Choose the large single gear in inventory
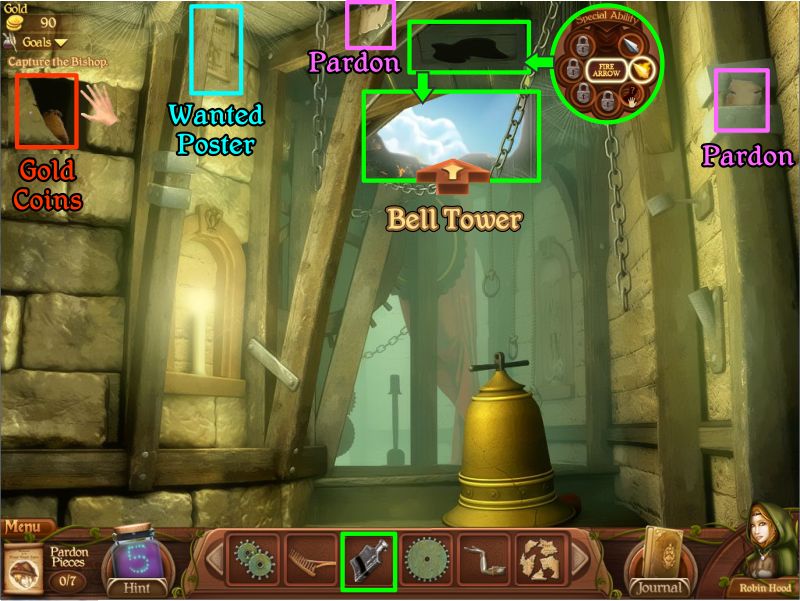The height and width of the screenshot is (601, 800). (426, 560)
